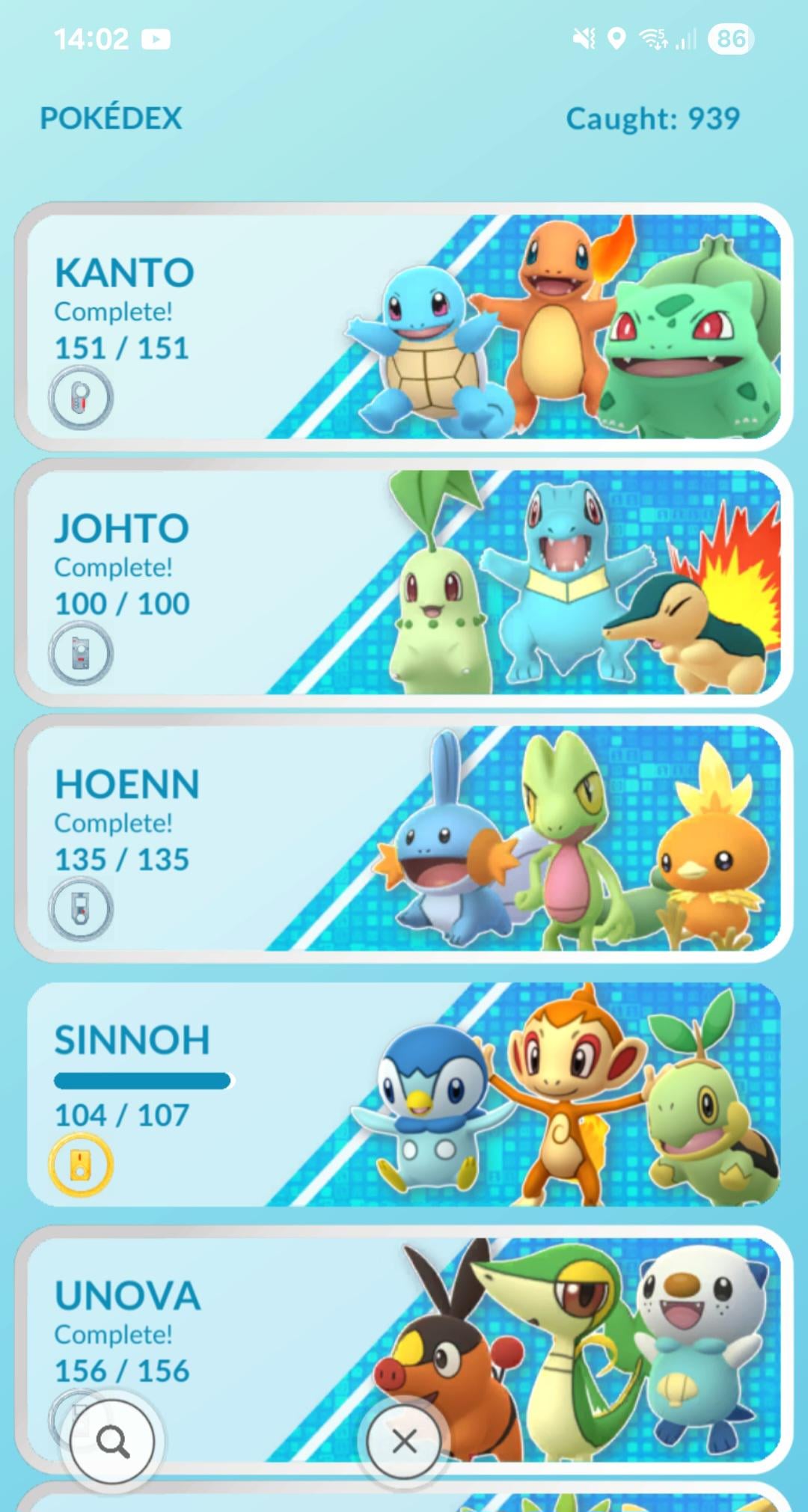Tap the magnifying glass search button
808x1512 pixels.
click(x=112, y=1440)
